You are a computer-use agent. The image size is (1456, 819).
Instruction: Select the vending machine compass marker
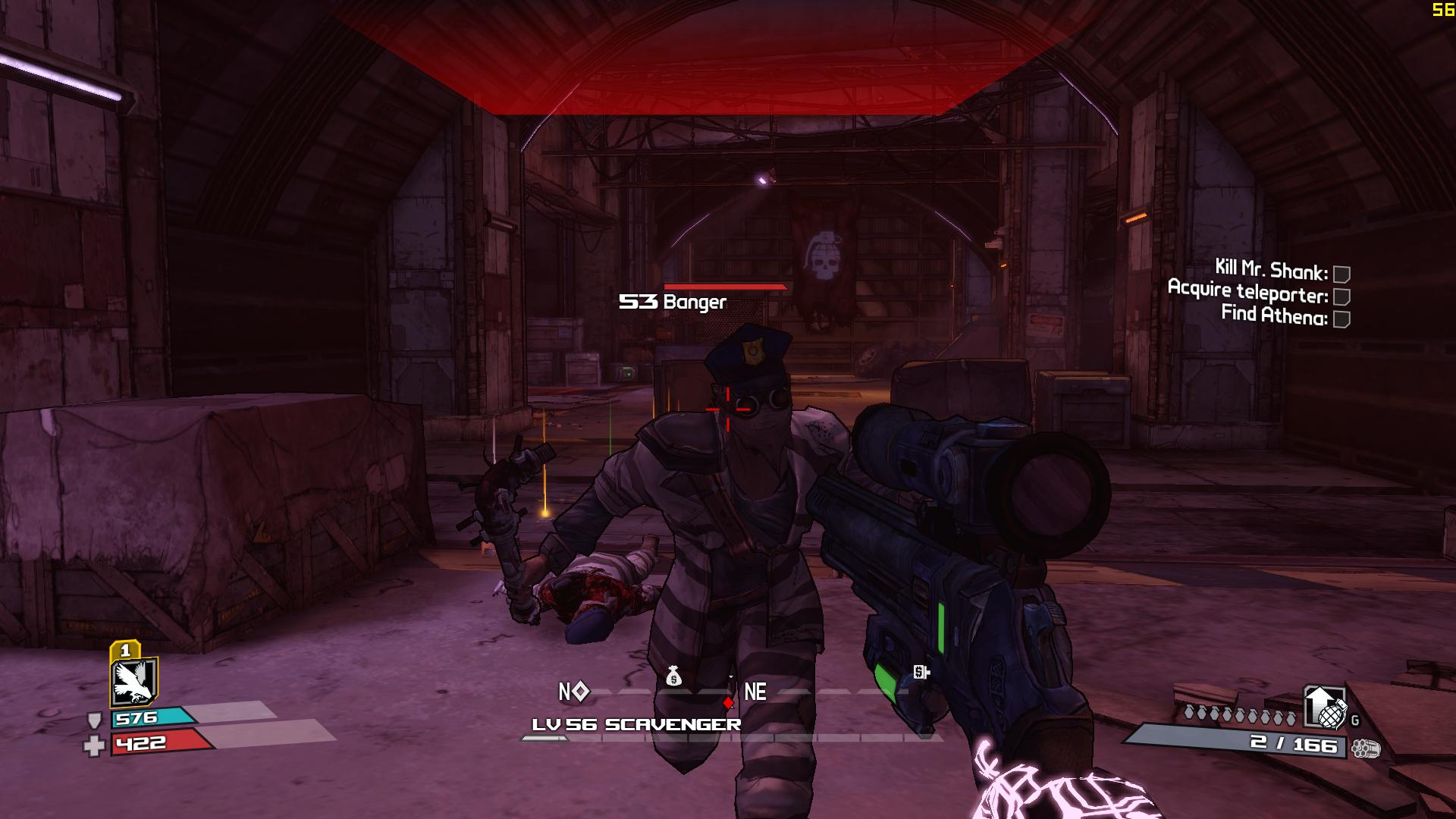(x=921, y=672)
